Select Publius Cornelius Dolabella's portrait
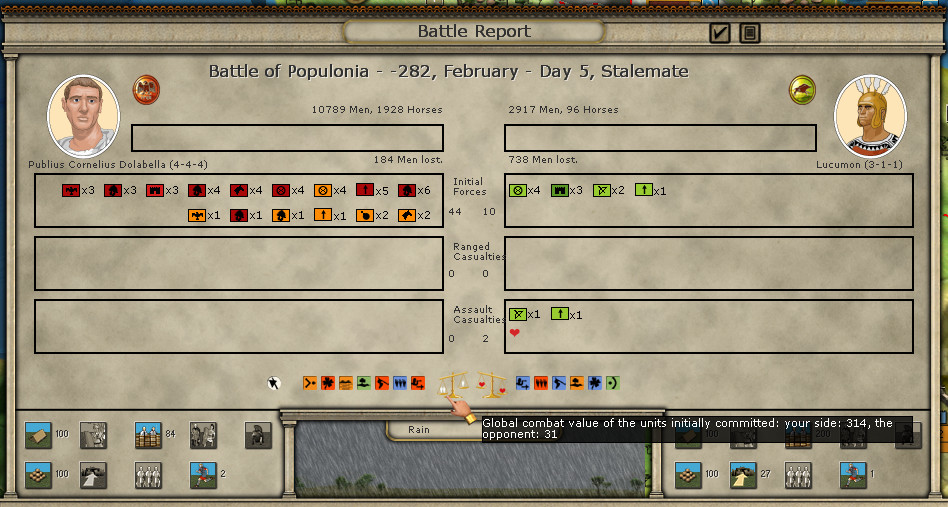Viewport: 948px width, 507px height. [83, 116]
